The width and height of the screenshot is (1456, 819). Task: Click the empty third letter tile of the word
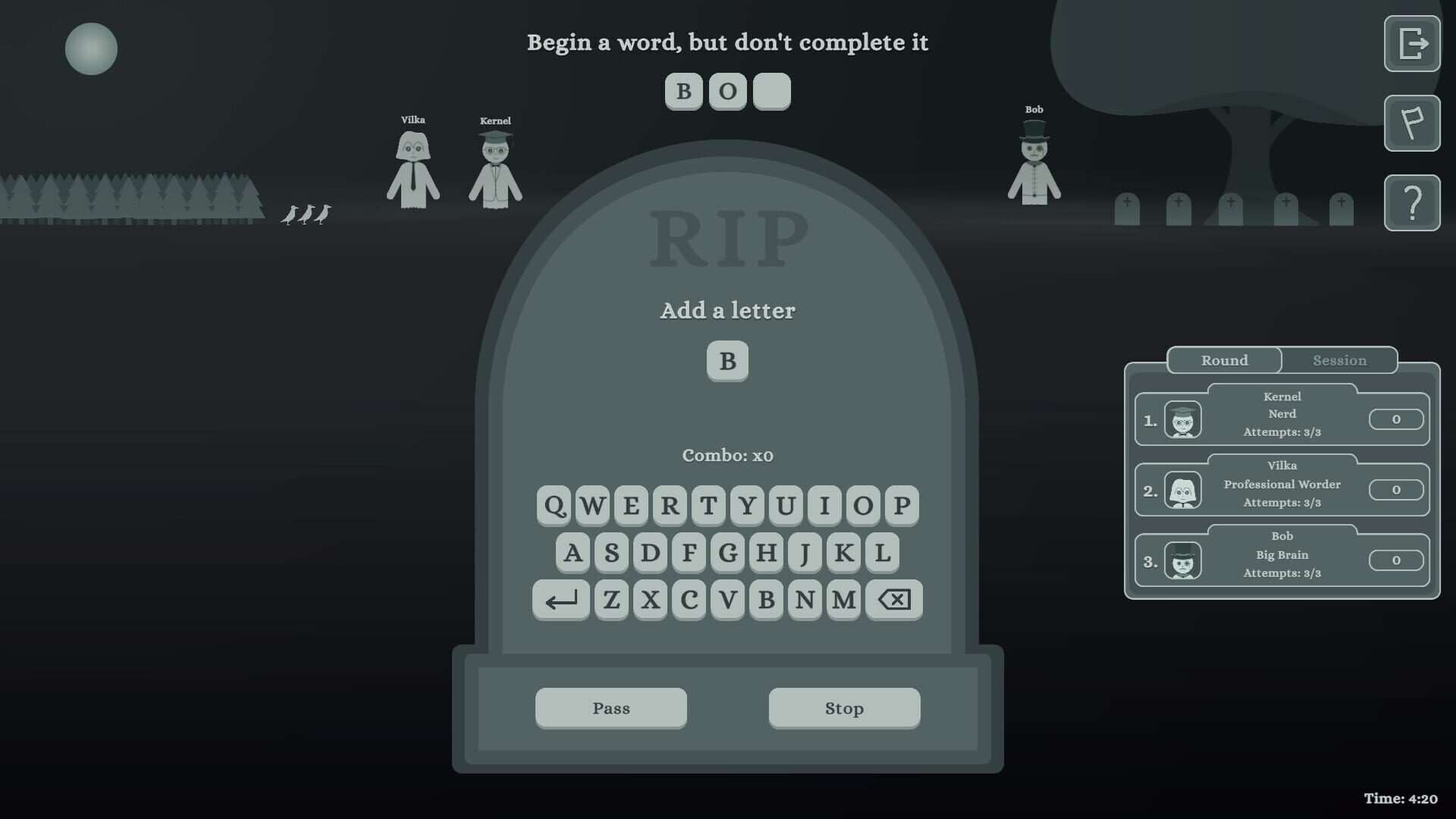[x=771, y=91]
